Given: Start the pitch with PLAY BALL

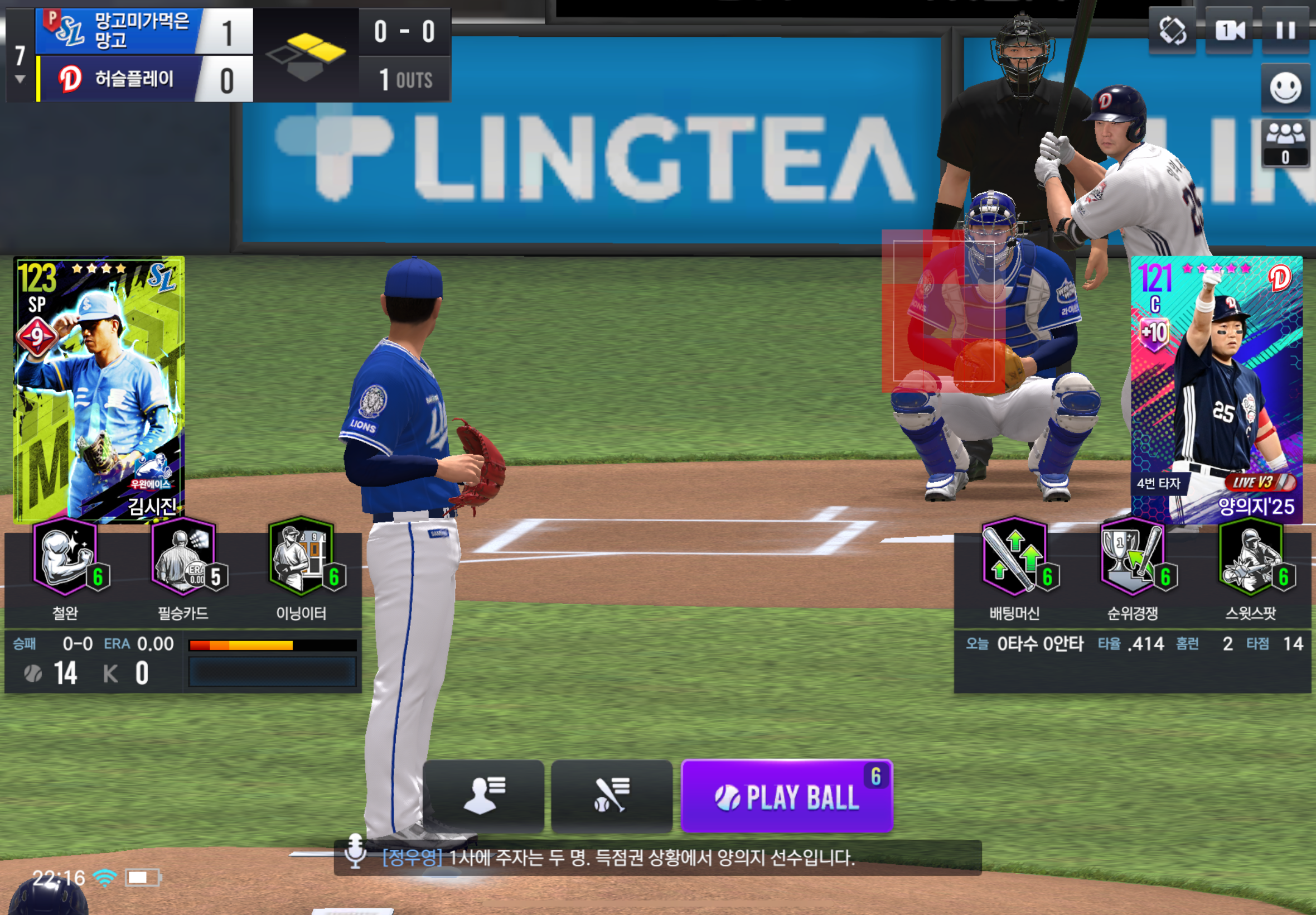Looking at the screenshot, I should (786, 796).
